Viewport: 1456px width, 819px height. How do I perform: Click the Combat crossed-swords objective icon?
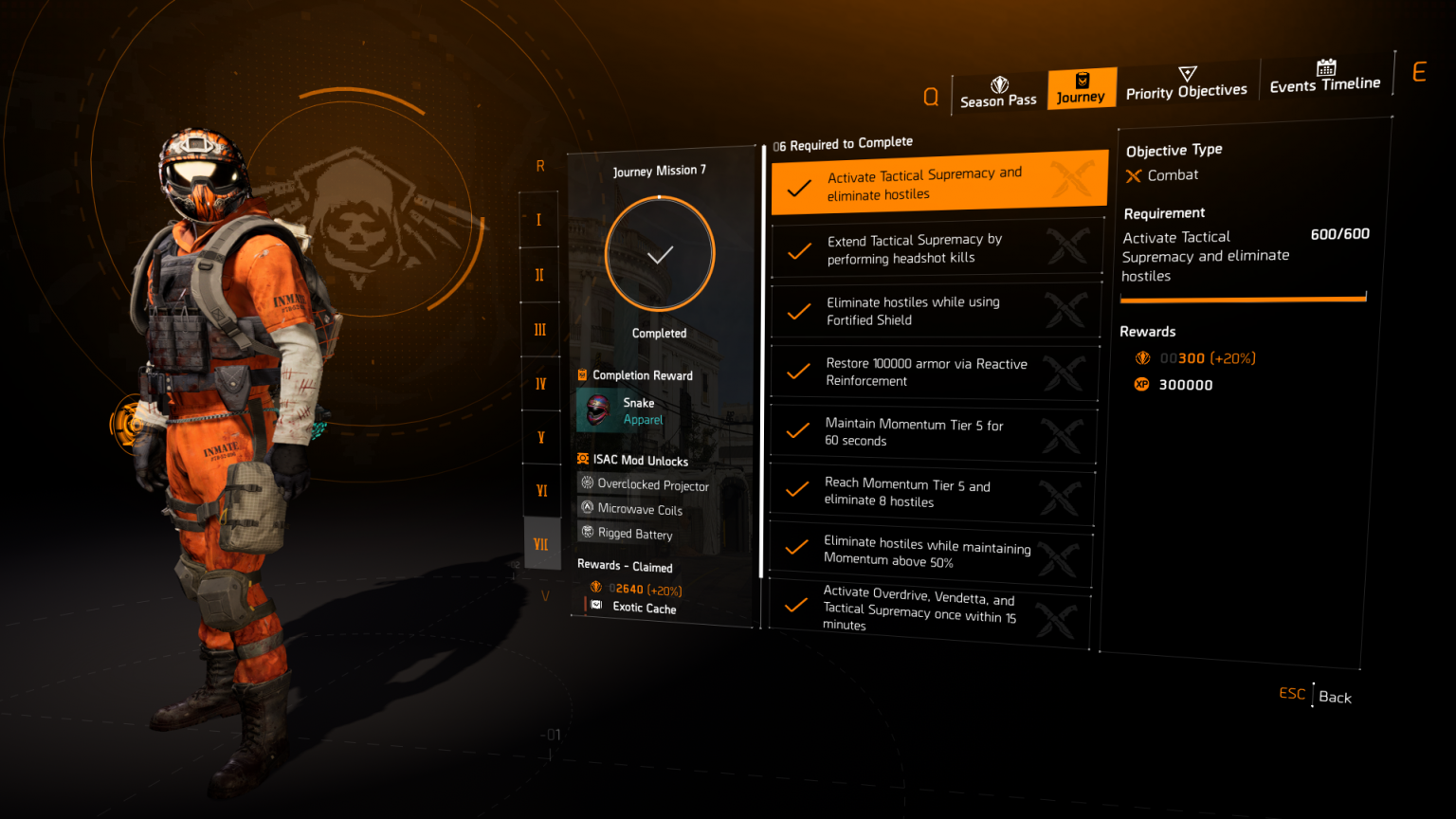click(1134, 174)
